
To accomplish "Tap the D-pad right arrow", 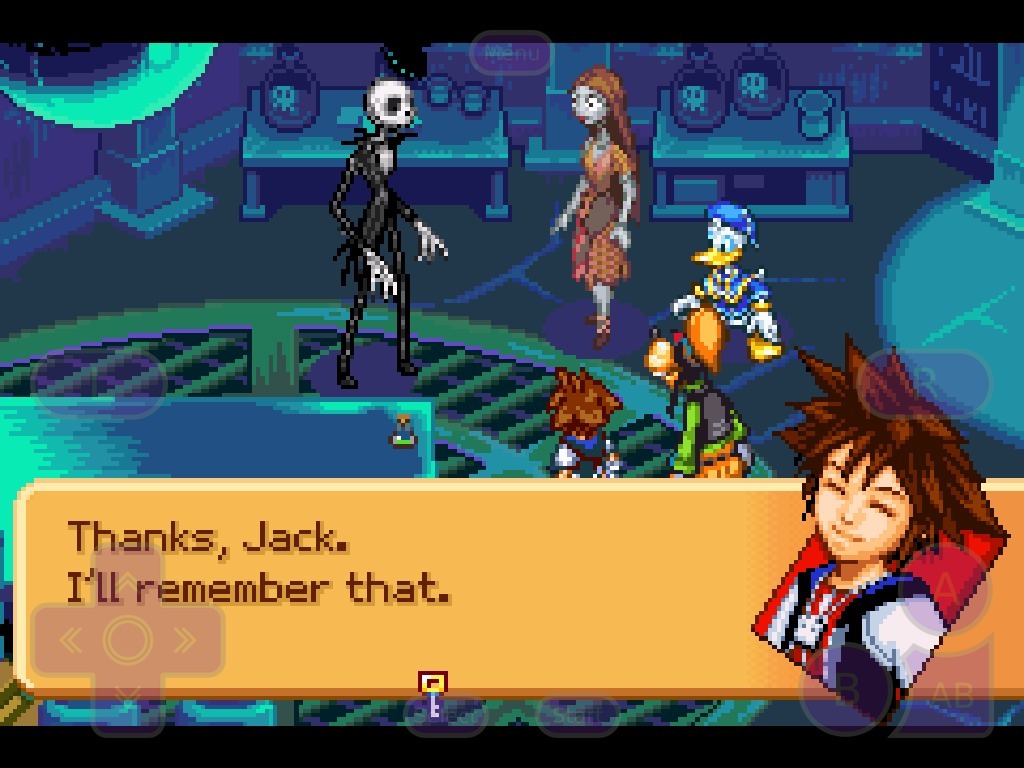I will (186, 640).
